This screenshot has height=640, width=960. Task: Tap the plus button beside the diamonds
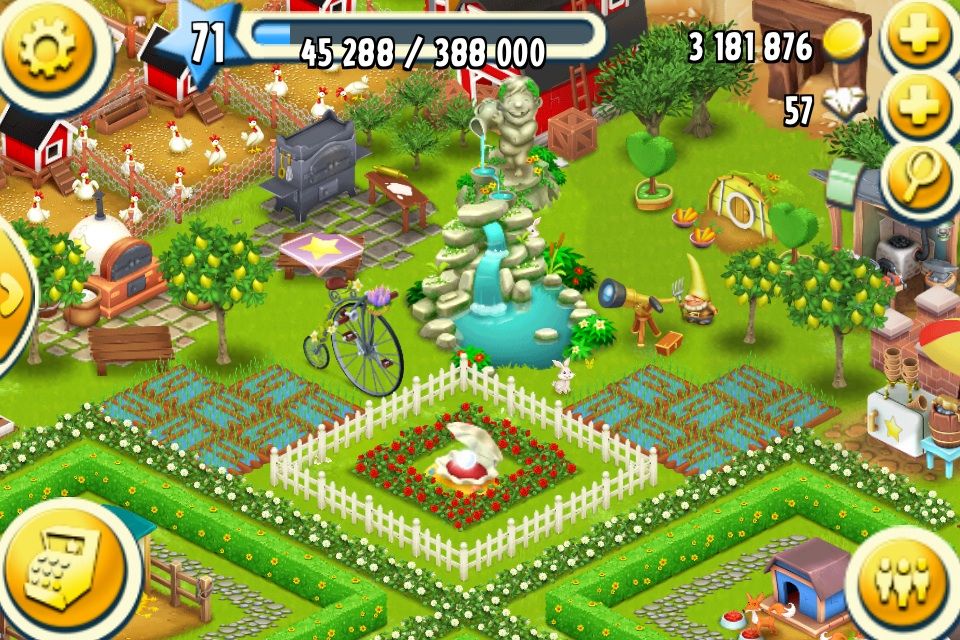919,108
